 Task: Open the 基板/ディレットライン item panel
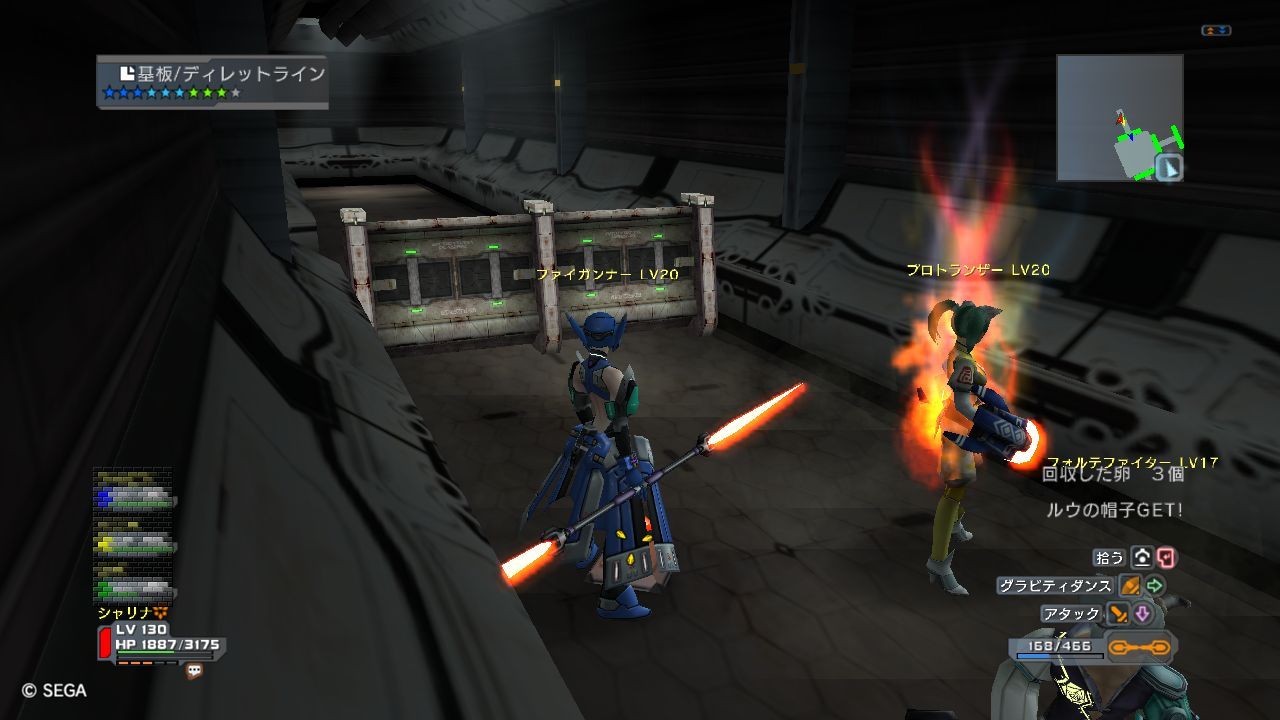coord(212,81)
